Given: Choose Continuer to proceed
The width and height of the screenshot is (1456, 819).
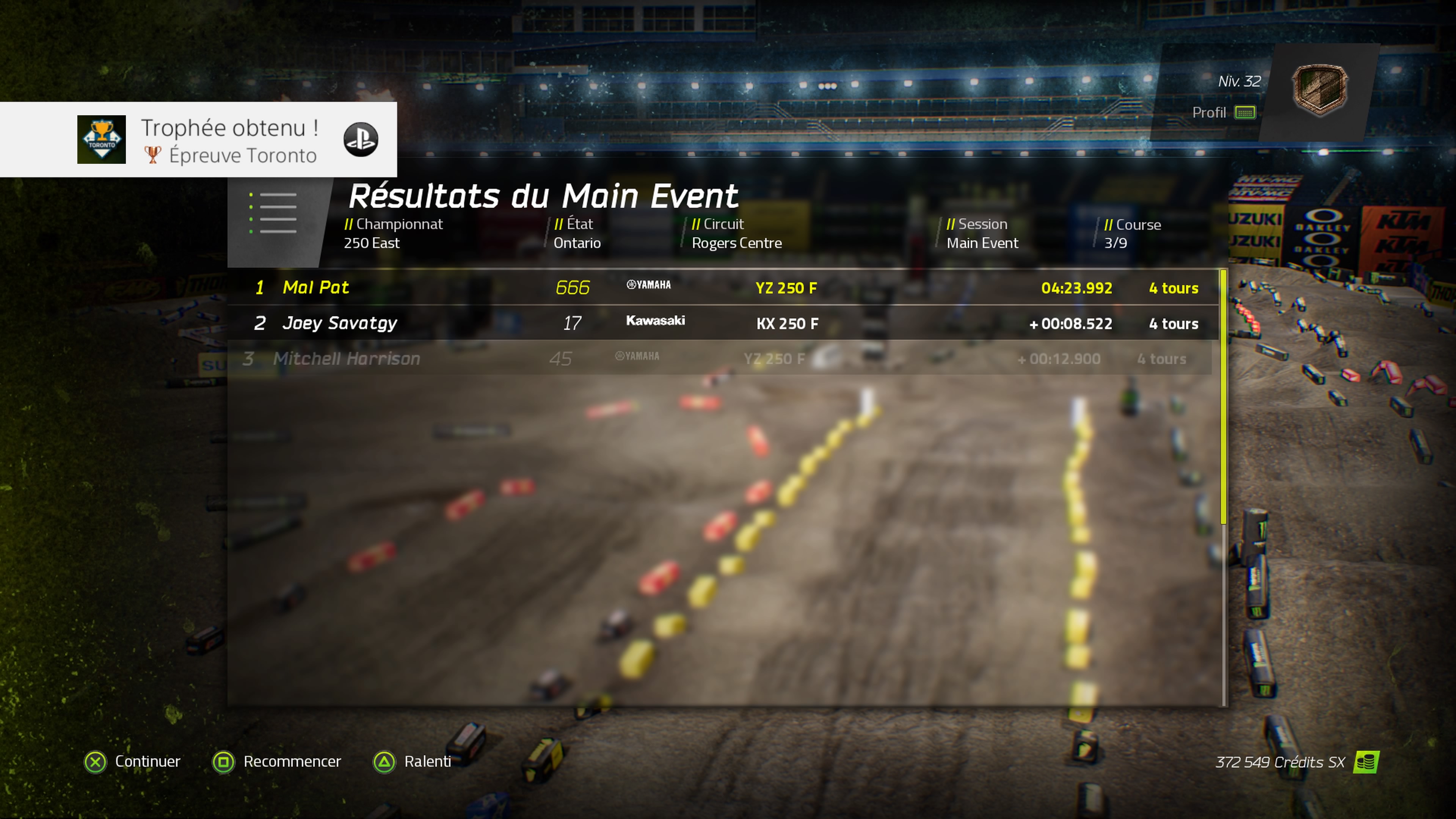Looking at the screenshot, I should point(132,761).
